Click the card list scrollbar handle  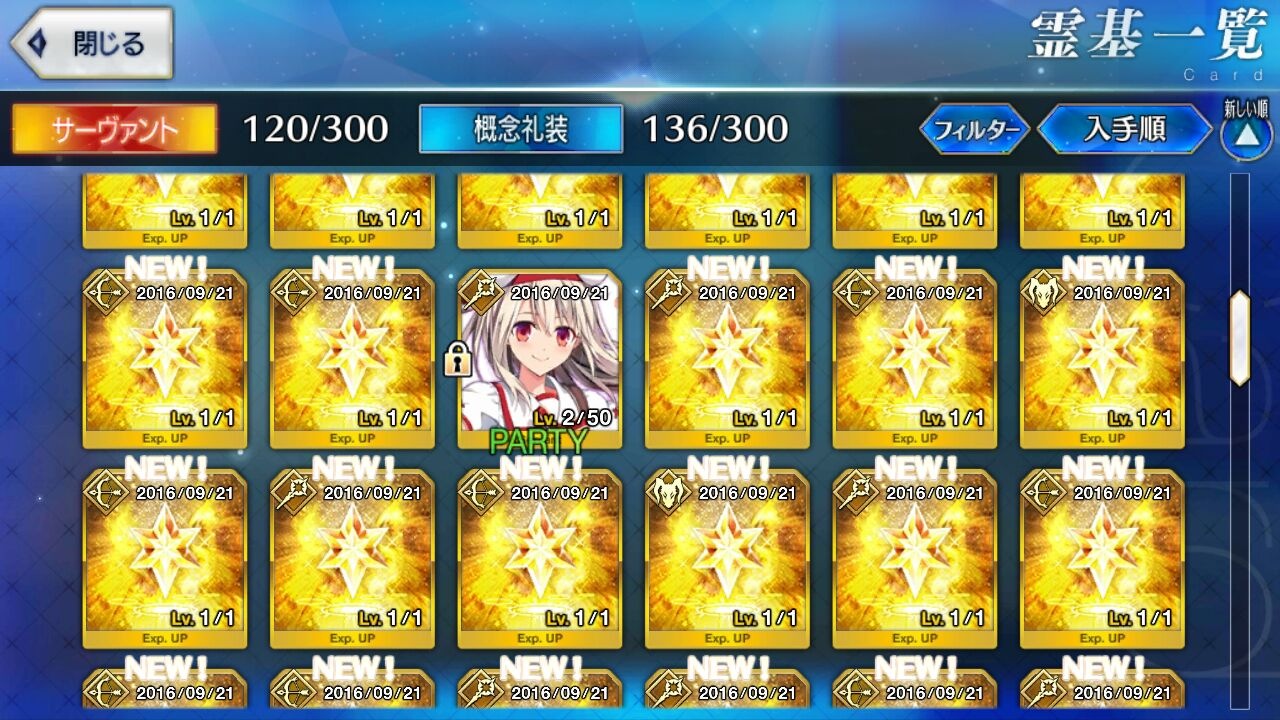[1239, 338]
